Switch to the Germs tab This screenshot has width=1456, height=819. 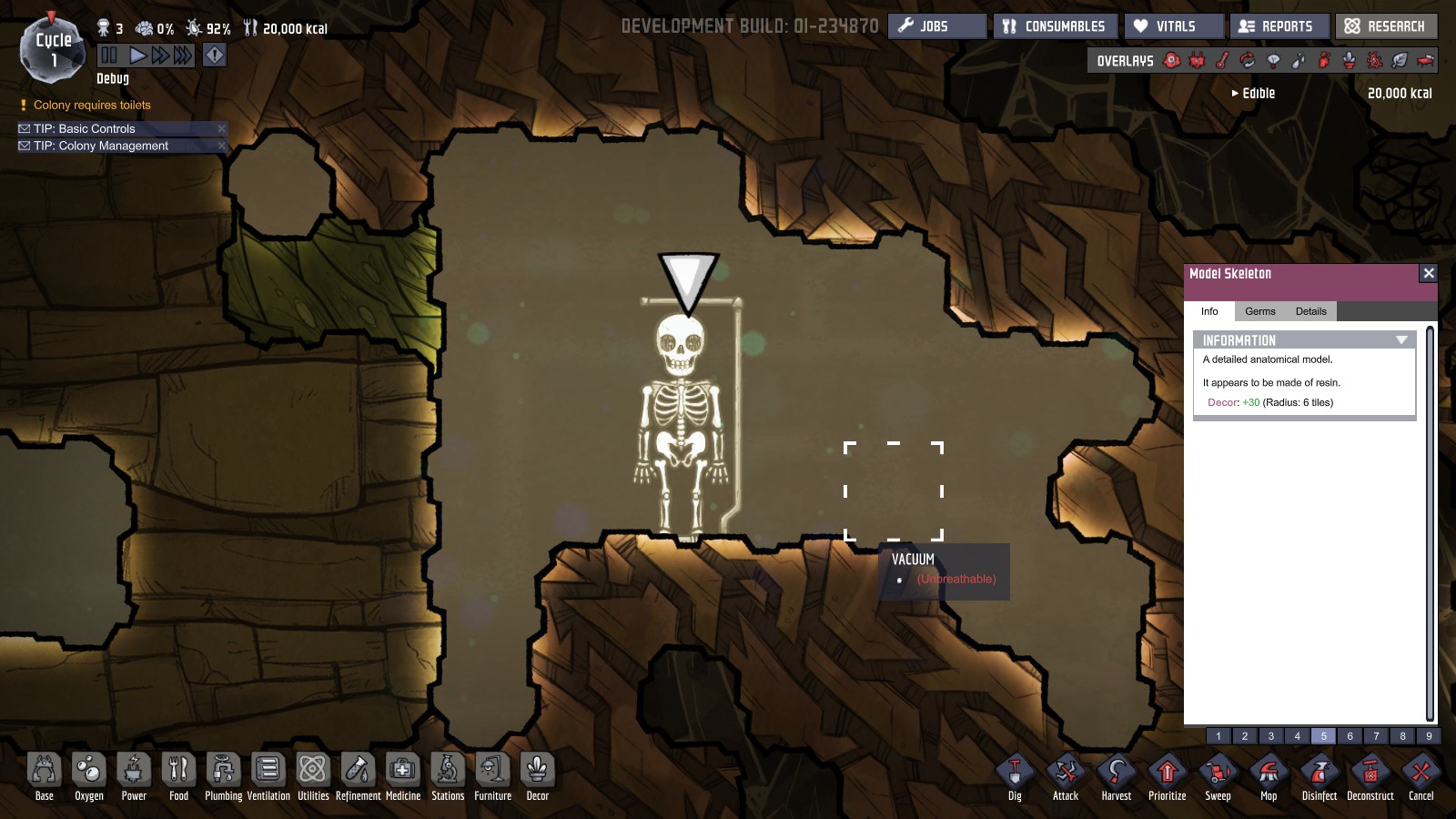click(1259, 311)
